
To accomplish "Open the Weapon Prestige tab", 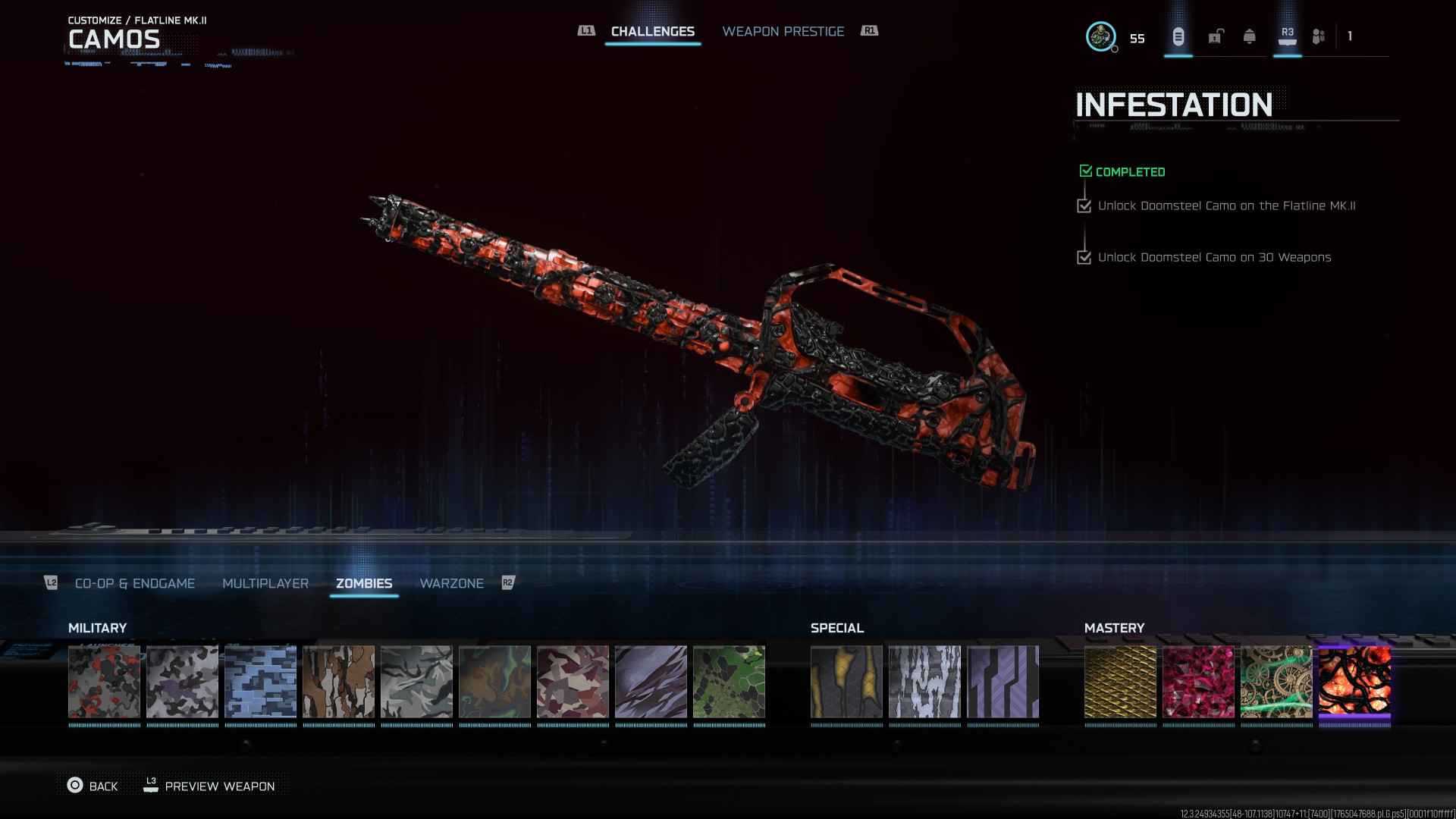I will click(783, 32).
